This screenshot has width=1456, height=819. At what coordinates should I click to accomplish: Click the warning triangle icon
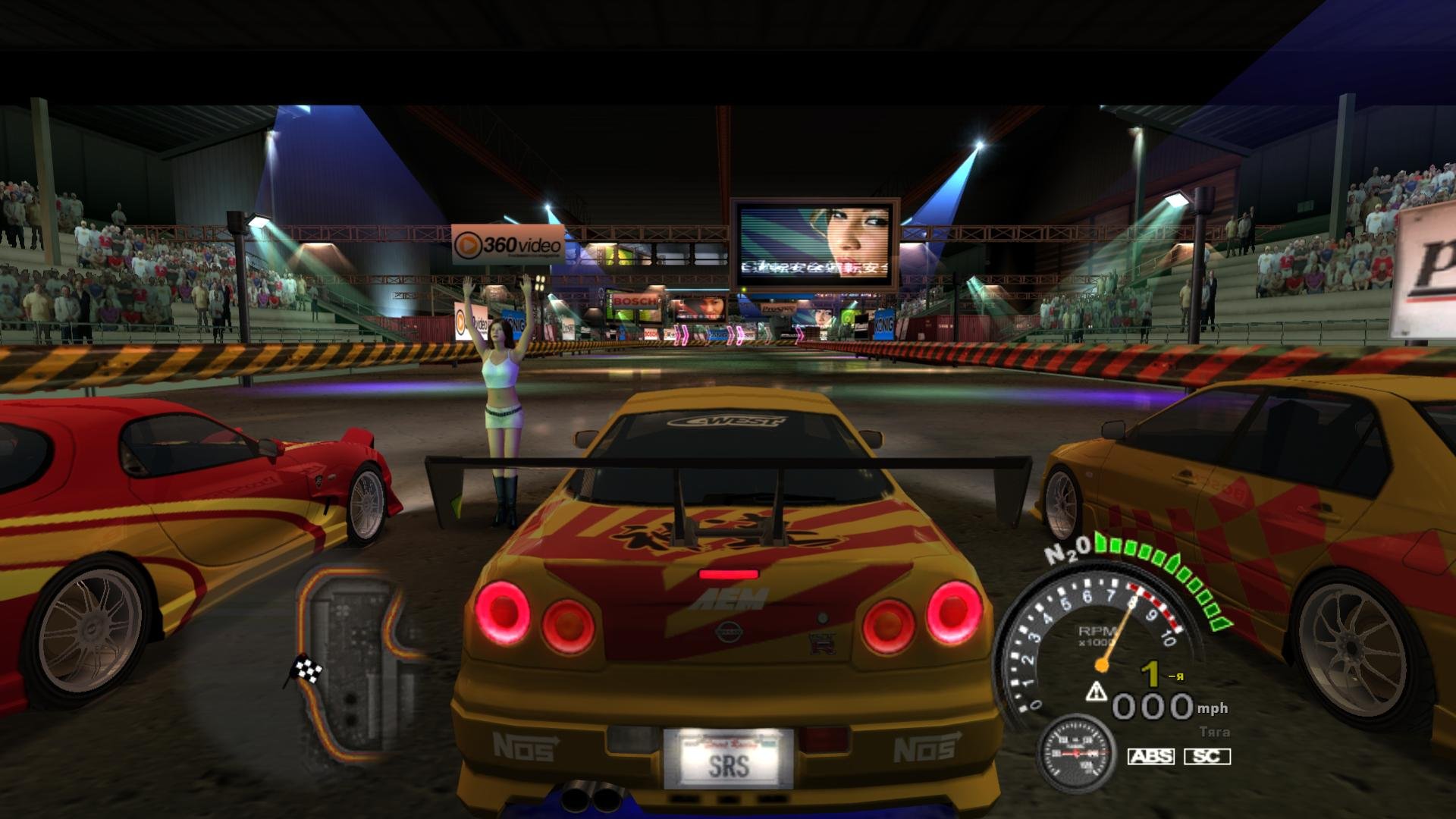1097,691
